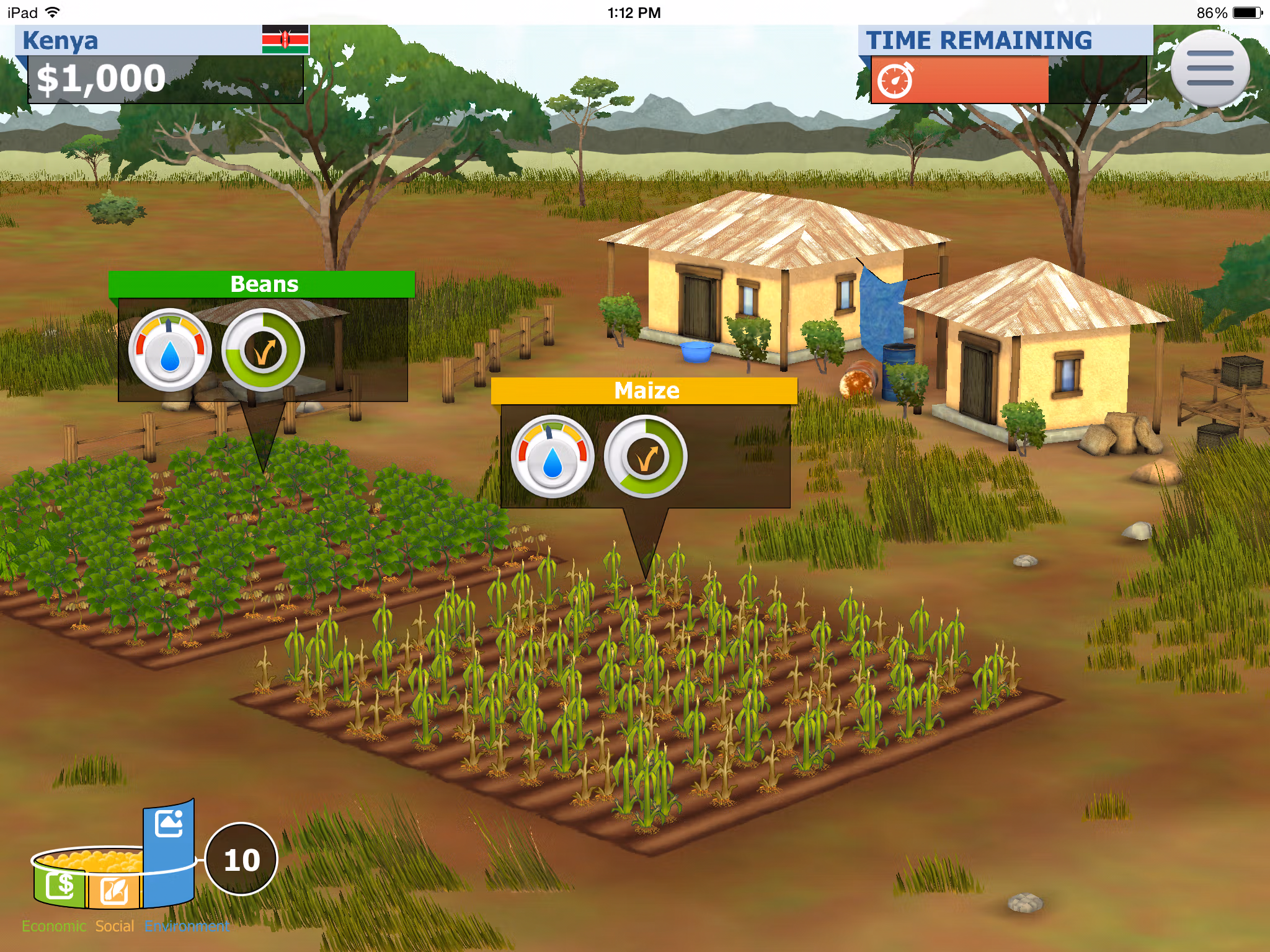Tap the Beans water gauge icon
This screenshot has width=1270, height=952.
coord(170,350)
